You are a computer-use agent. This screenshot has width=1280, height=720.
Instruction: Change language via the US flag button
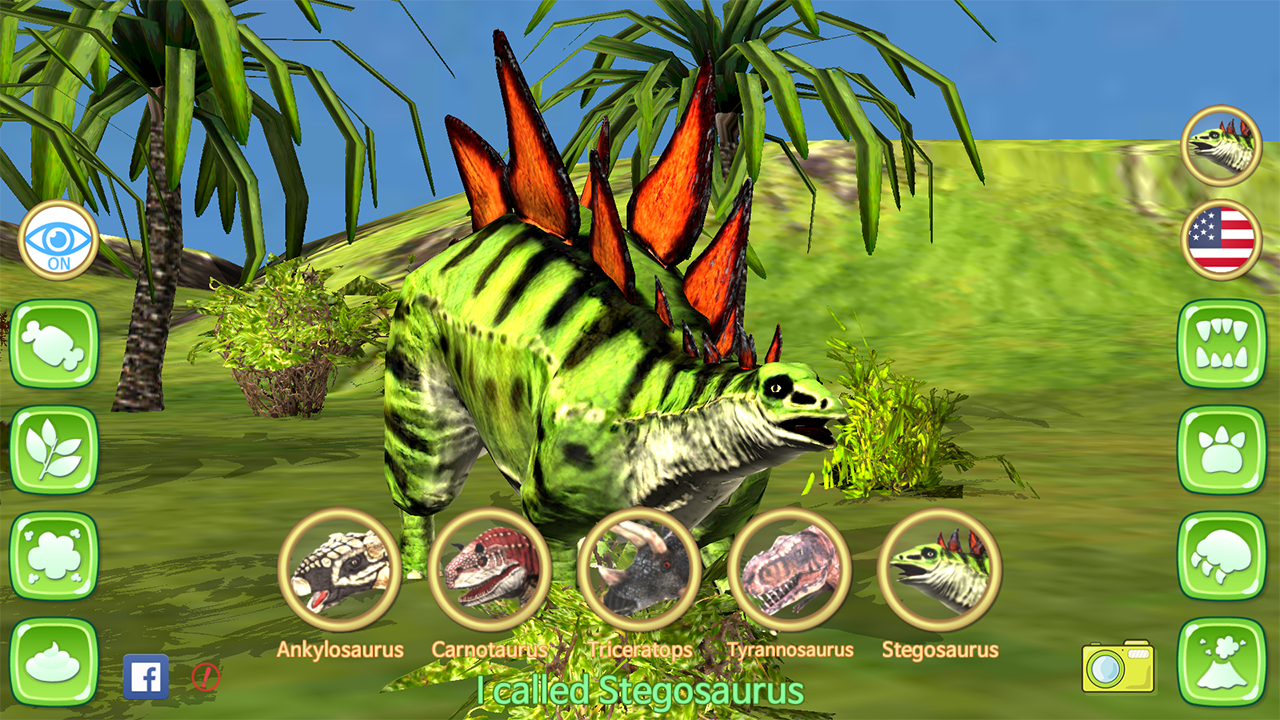pyautogui.click(x=1220, y=240)
